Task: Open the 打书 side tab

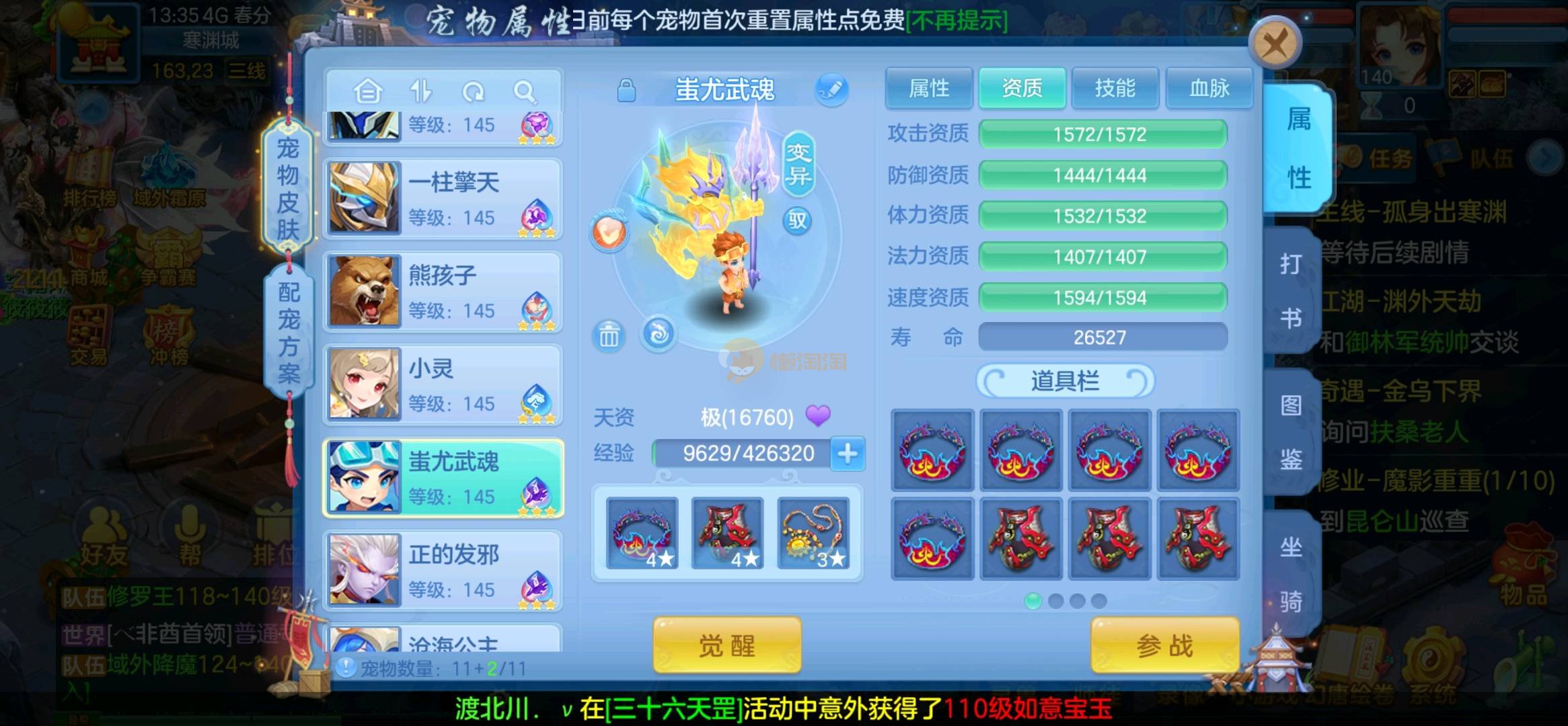Action: click(x=1290, y=290)
